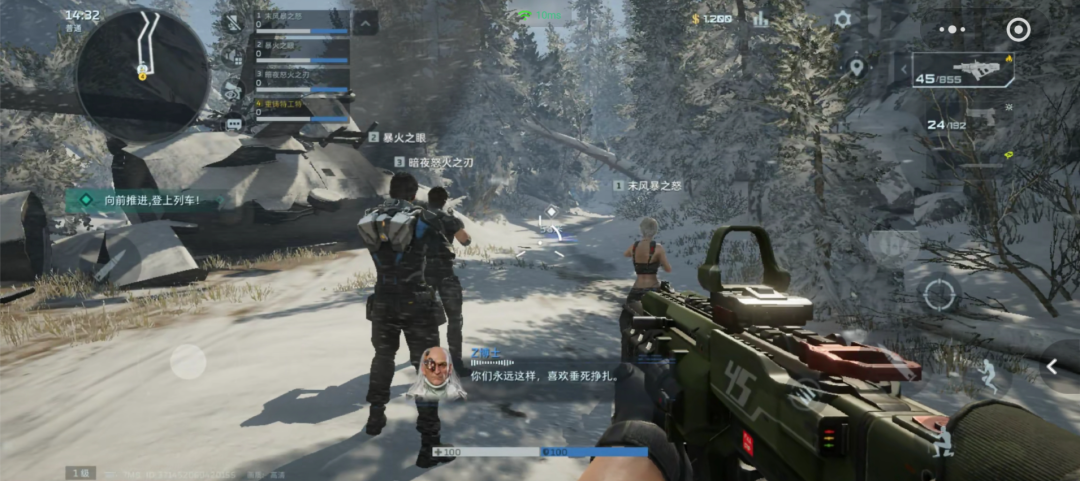Tap the aim-down-sights crosshair button
This screenshot has width=1080, height=481.
tap(939, 294)
